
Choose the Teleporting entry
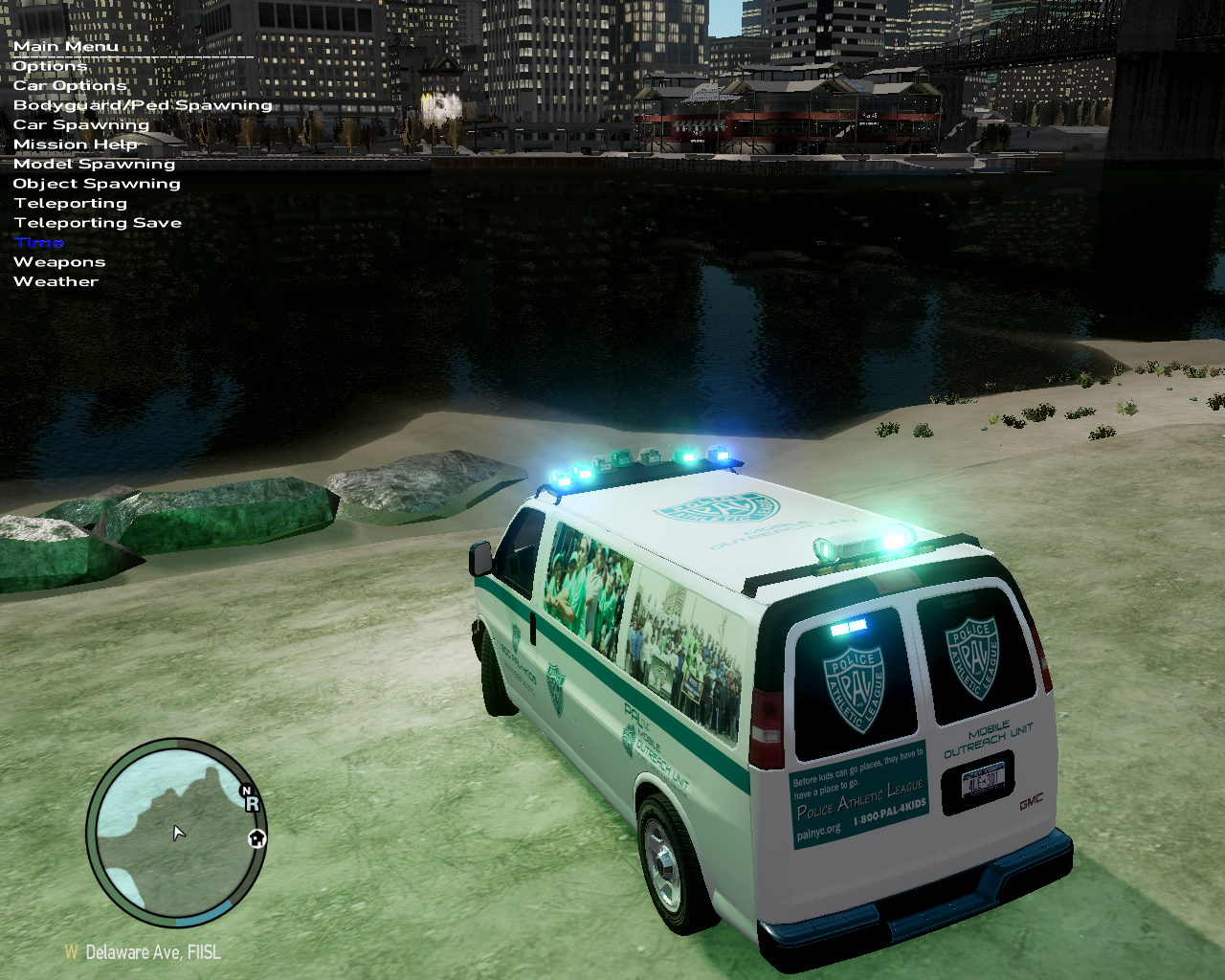click(71, 204)
